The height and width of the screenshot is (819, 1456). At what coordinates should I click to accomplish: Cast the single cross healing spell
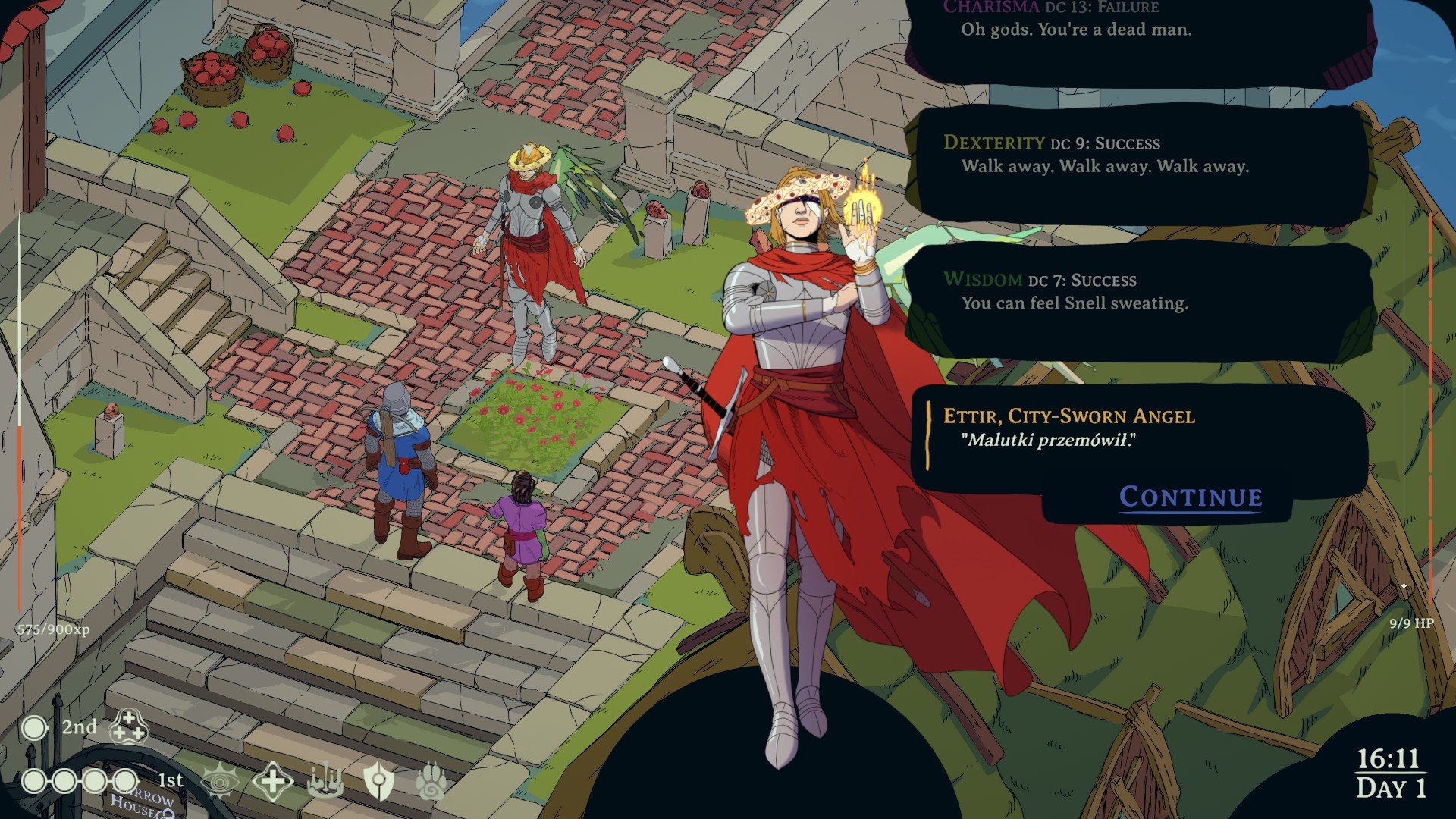(x=272, y=781)
